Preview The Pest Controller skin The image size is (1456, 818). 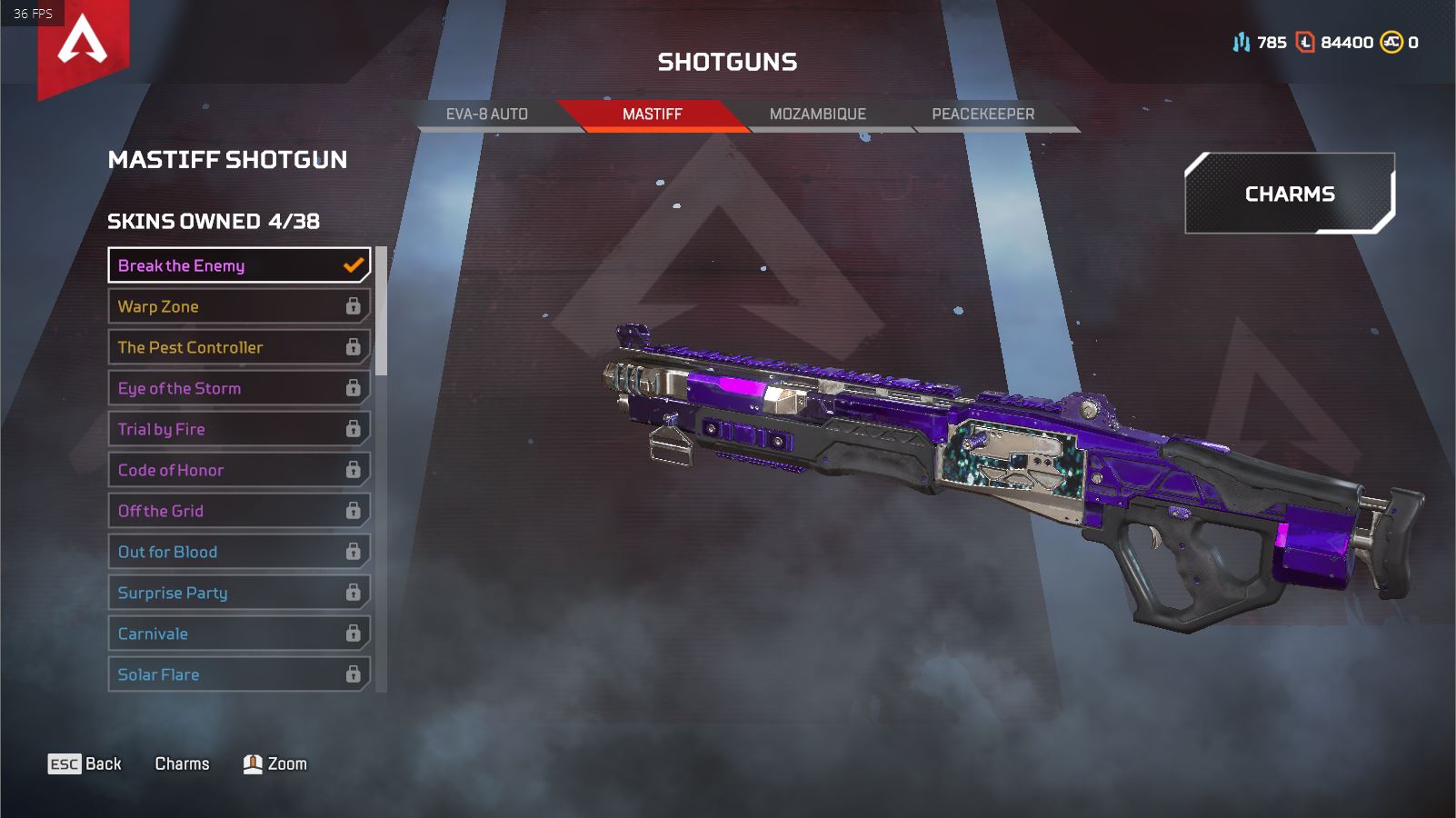click(239, 347)
